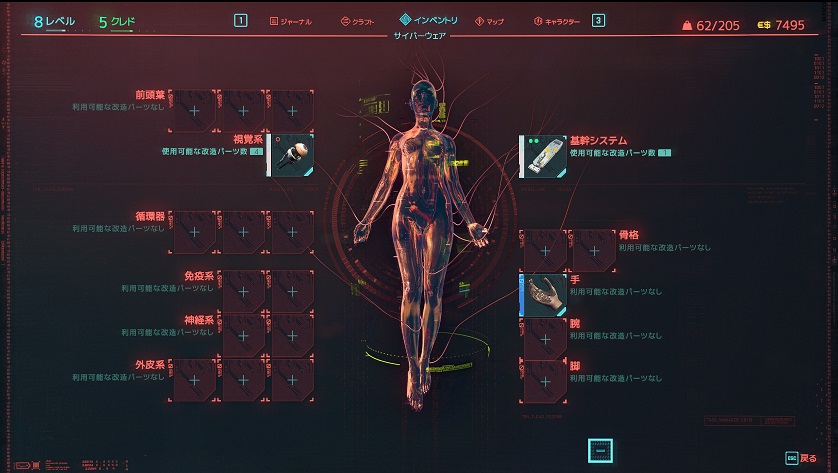
Task: Go to the キャラクター (Character) tab
Action: point(556,20)
